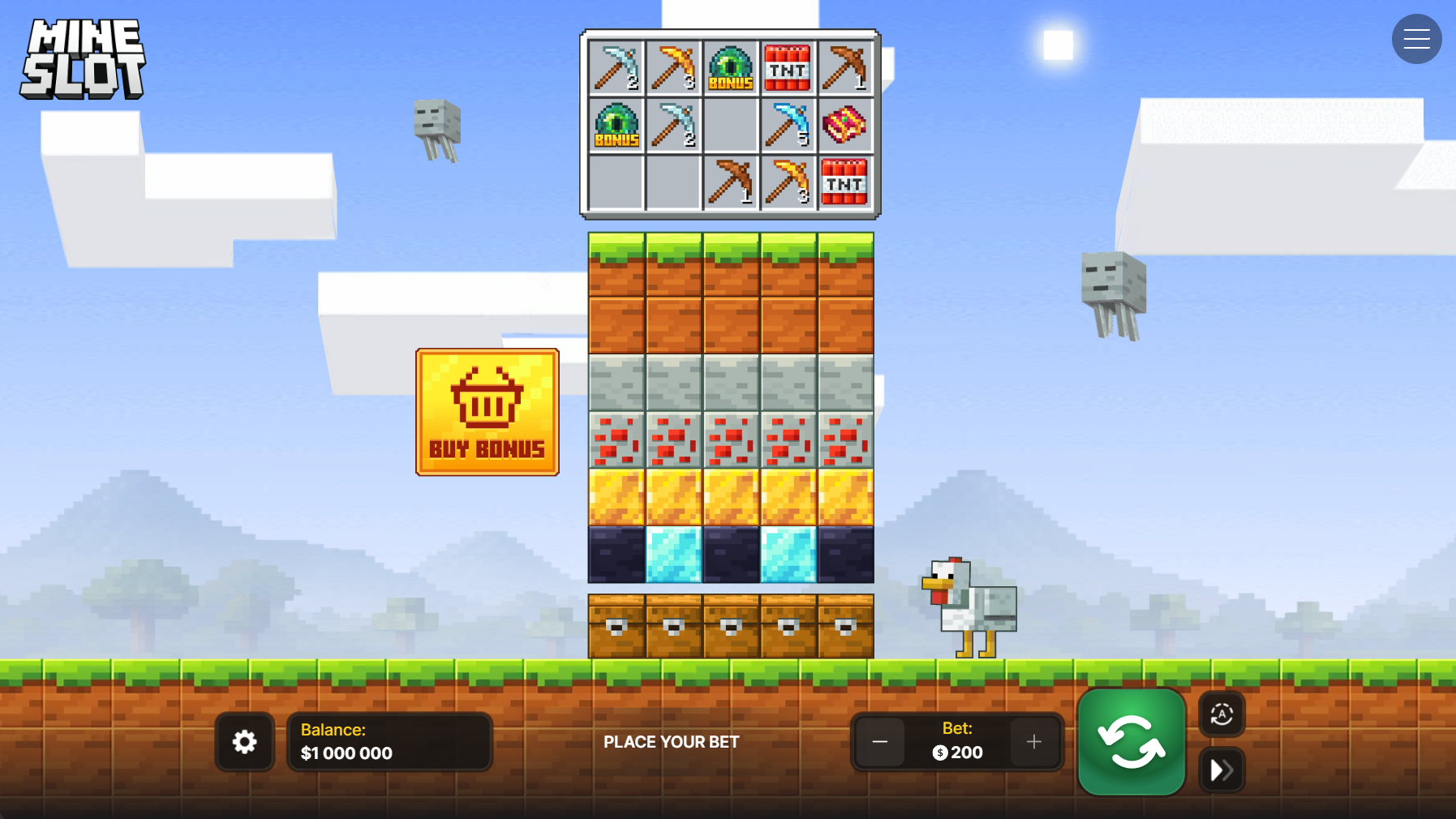Click the Bonus eye symbol in the paytable
The width and height of the screenshot is (1456, 819).
731,67
